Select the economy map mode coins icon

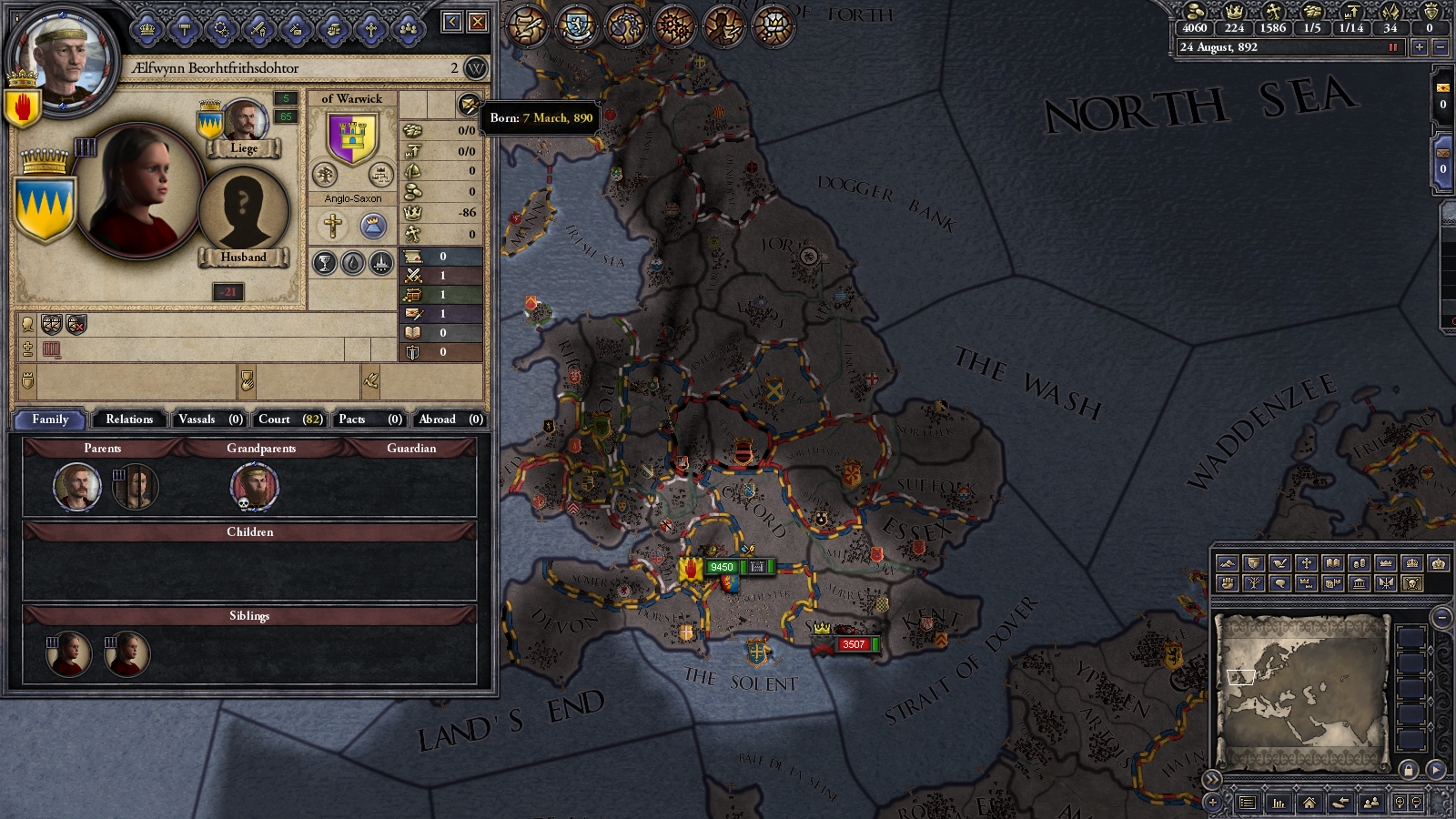1358,562
